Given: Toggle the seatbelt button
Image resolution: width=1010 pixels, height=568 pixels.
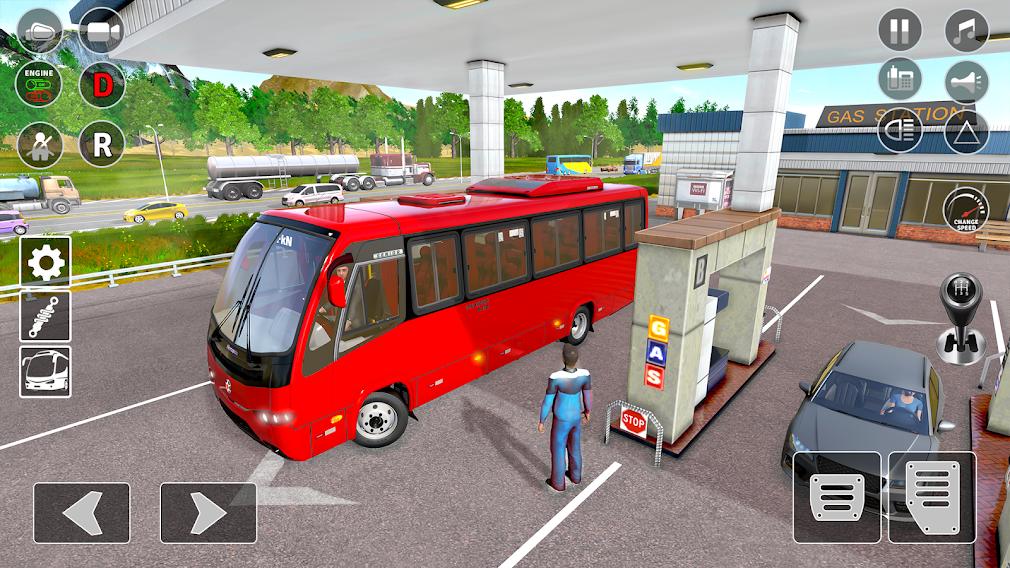Looking at the screenshot, I should 40,145.
